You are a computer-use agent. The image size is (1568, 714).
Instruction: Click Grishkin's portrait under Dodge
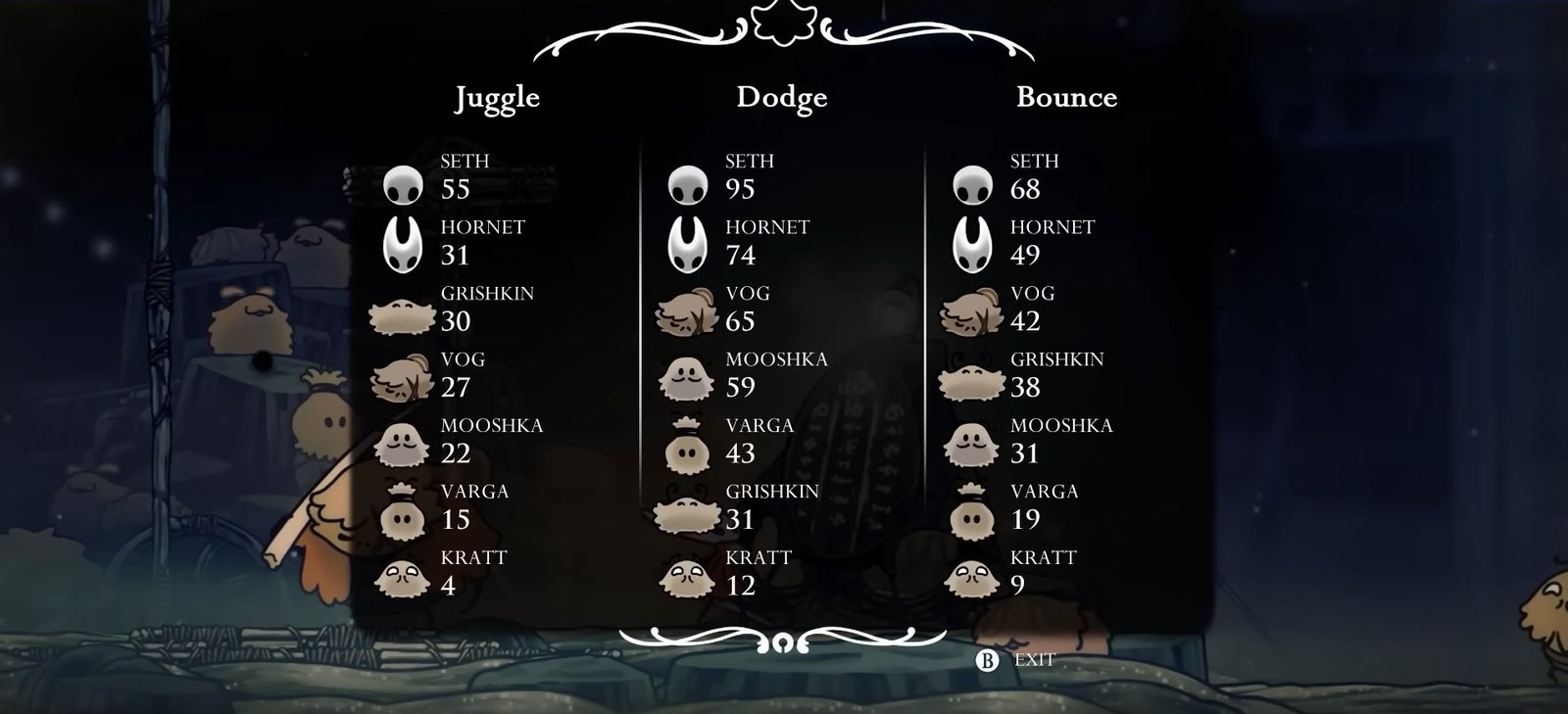tap(689, 513)
